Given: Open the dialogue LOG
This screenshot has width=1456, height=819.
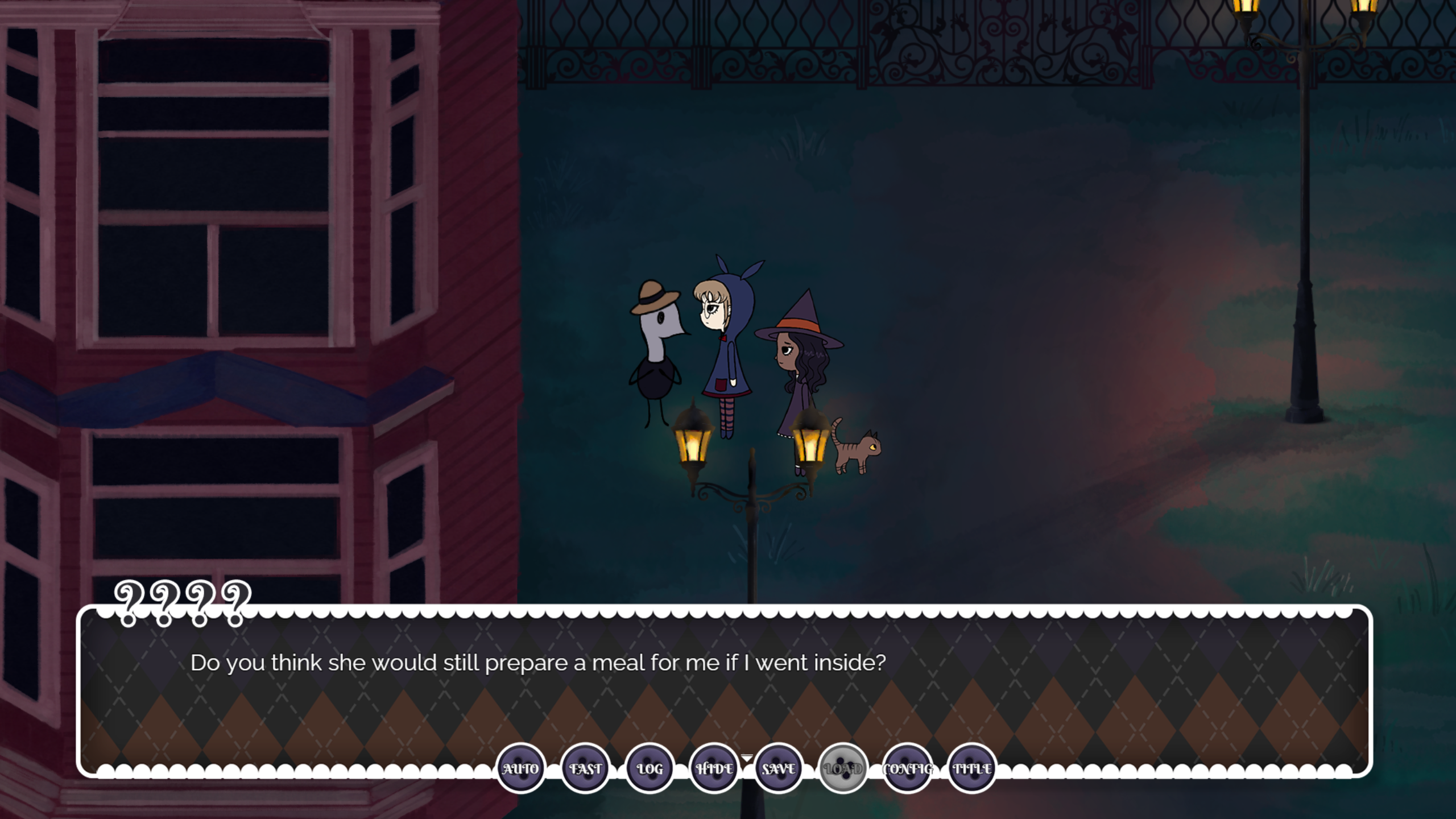Looking at the screenshot, I should coord(650,768).
